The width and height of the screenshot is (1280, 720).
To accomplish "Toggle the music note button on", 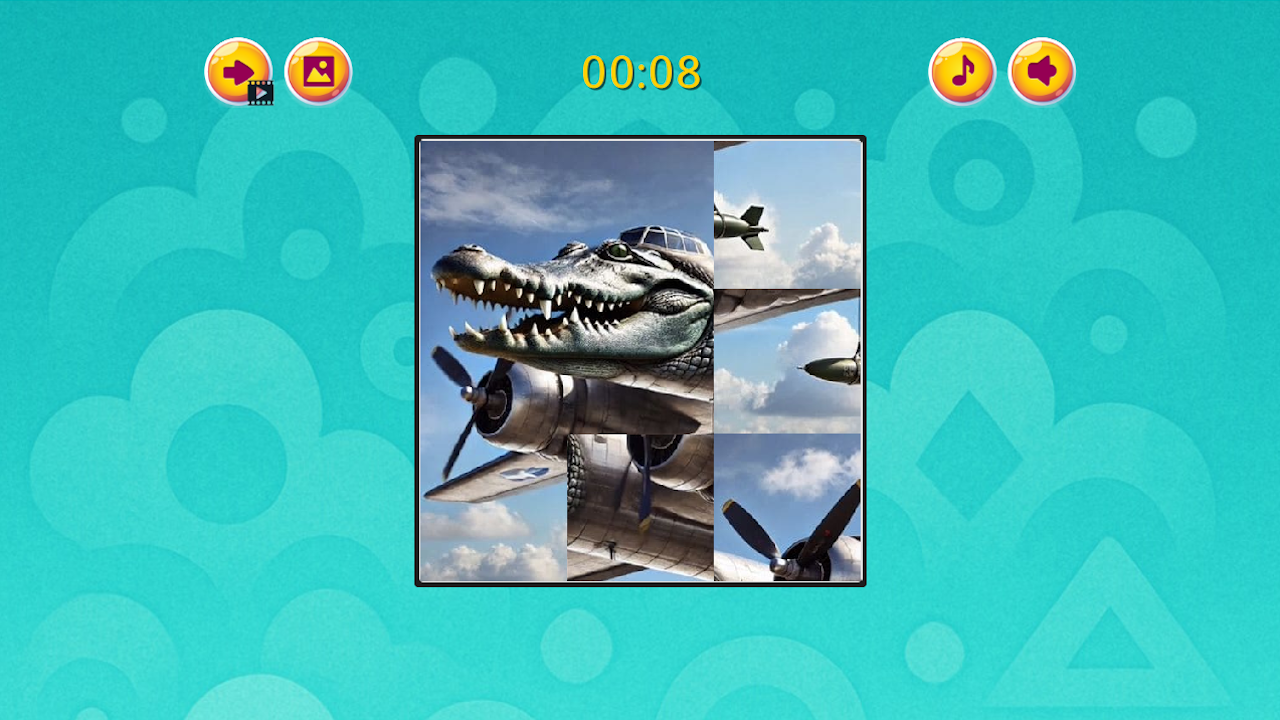I will pos(963,70).
